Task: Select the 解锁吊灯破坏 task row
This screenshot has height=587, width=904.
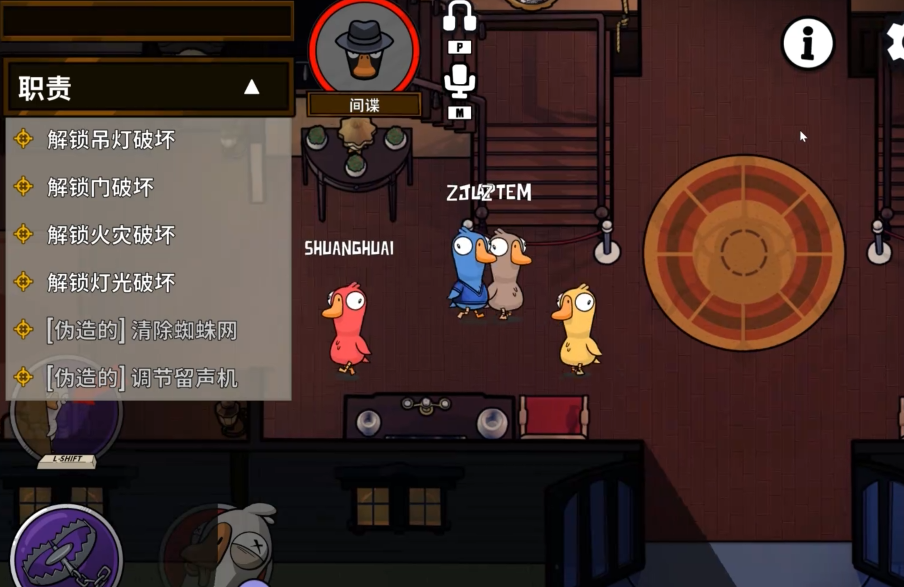Action: tap(111, 140)
